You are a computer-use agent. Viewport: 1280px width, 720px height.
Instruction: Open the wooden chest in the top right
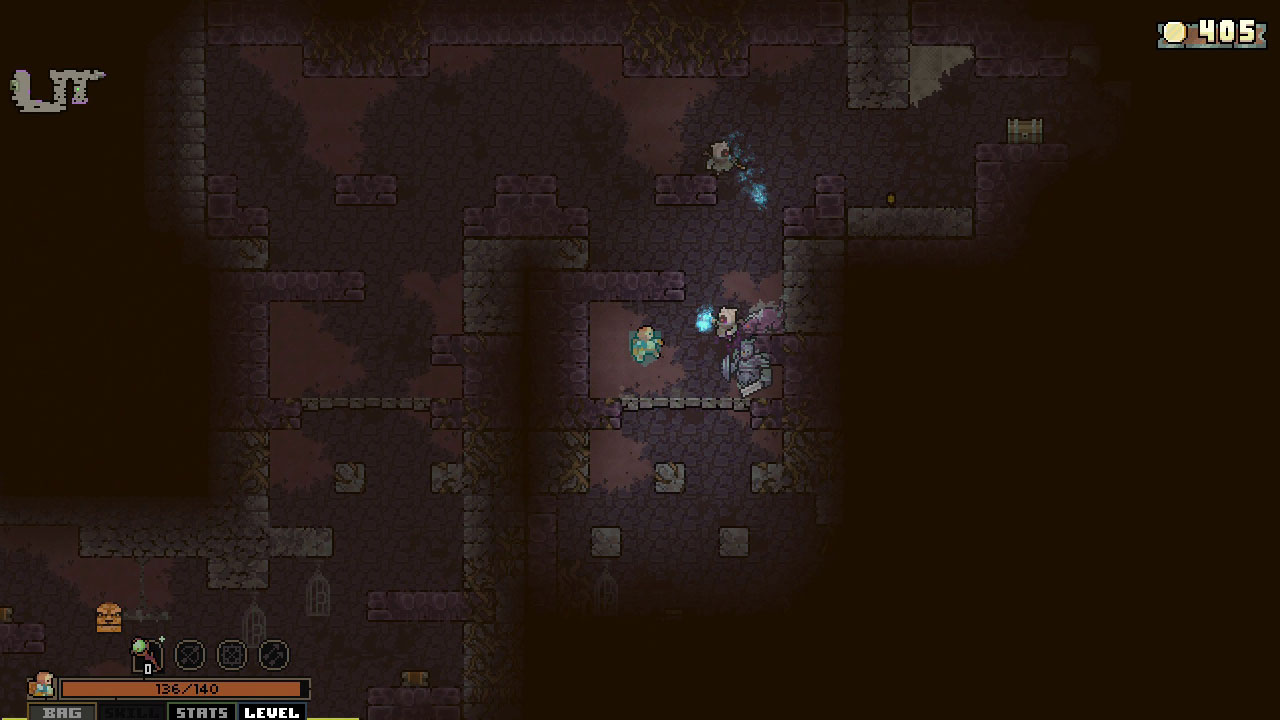click(1022, 131)
